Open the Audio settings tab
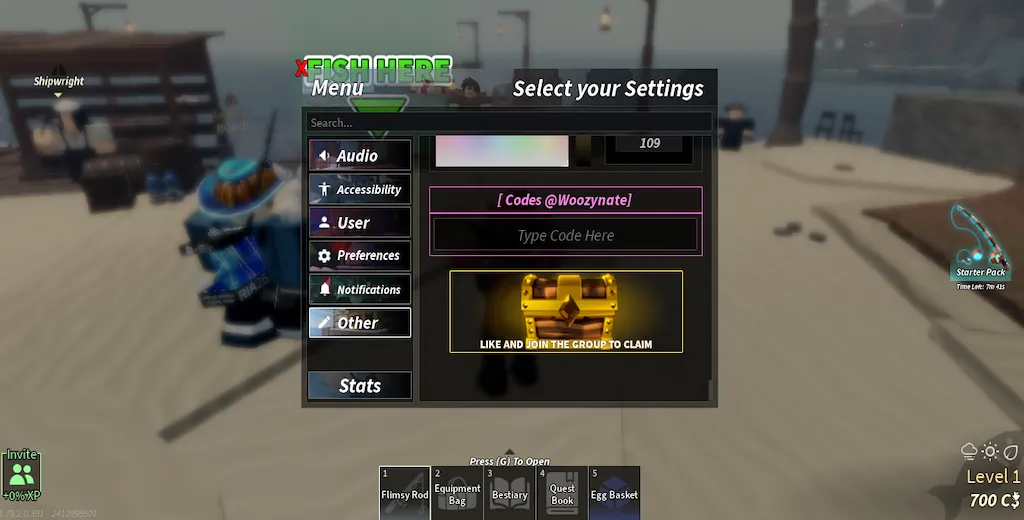The height and width of the screenshot is (520, 1024). pyautogui.click(x=359, y=156)
